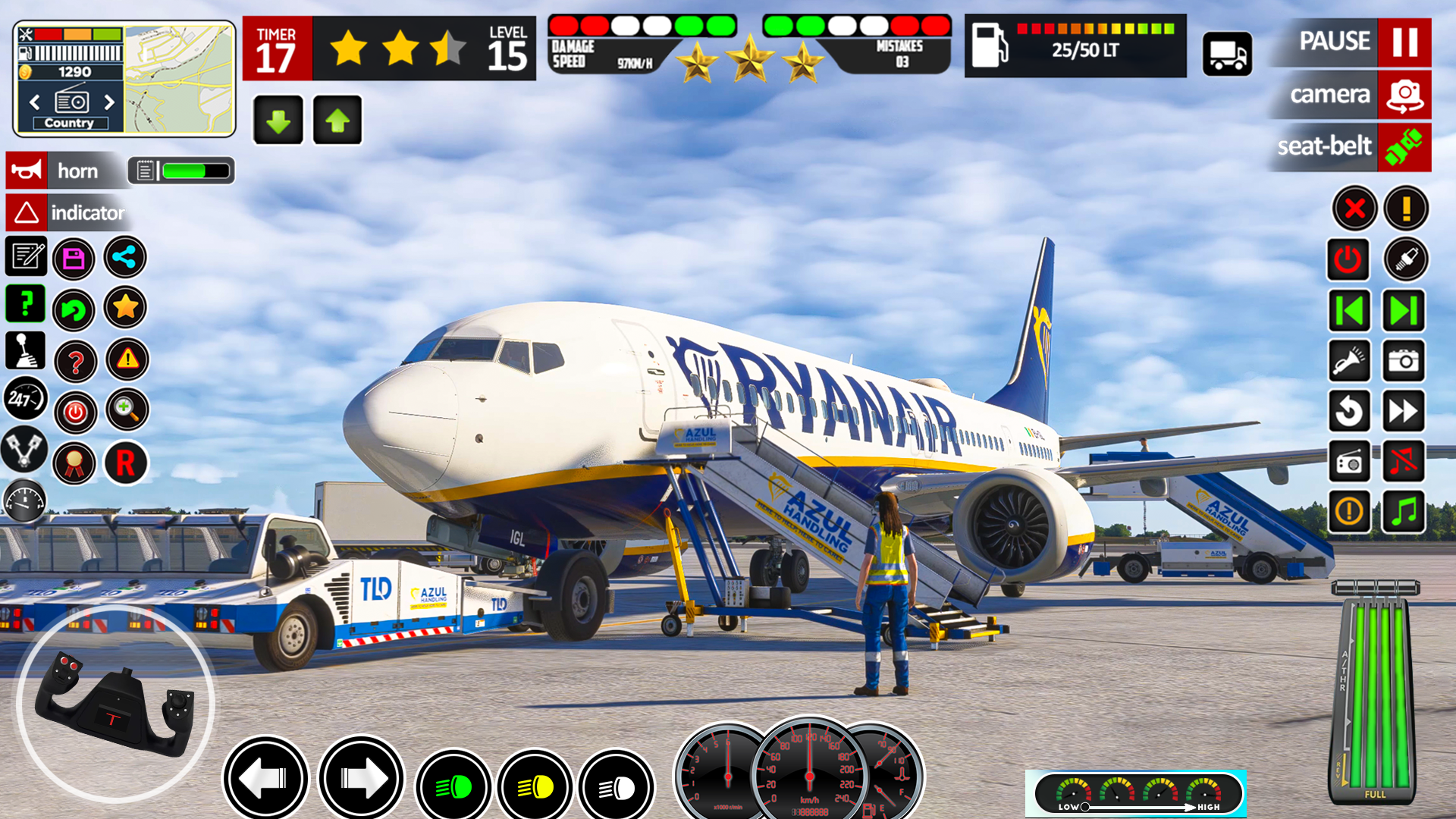Shift gear down with the green down arrow
The image size is (1456, 819).
pyautogui.click(x=277, y=119)
